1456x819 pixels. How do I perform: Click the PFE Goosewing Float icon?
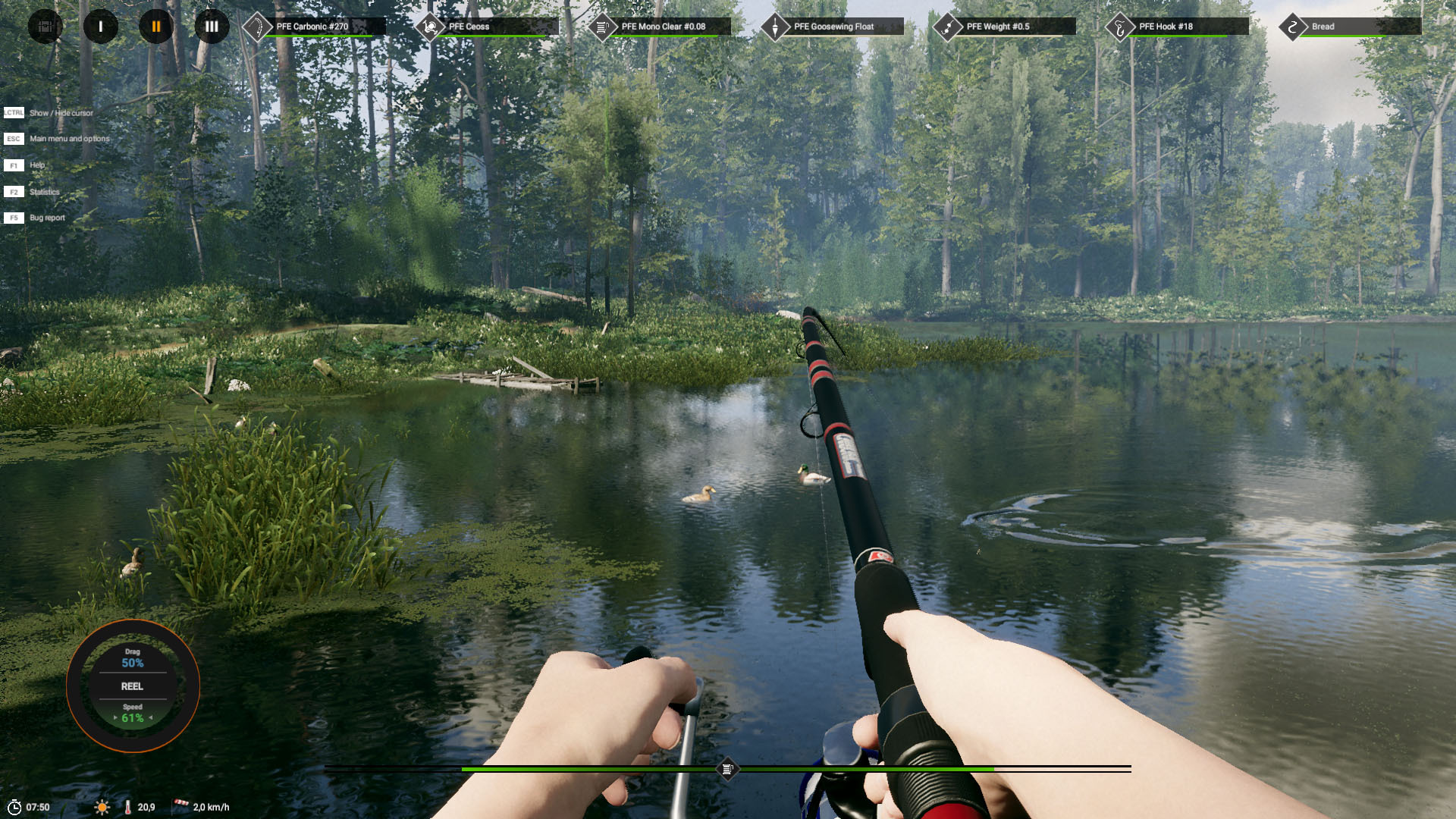[x=774, y=26]
